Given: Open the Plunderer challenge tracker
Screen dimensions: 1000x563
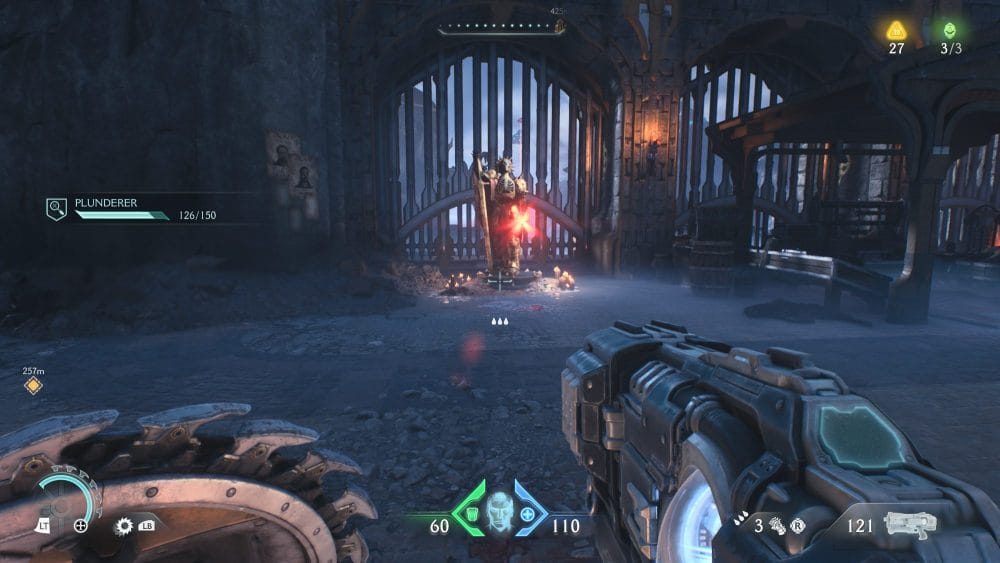Looking at the screenshot, I should click(x=56, y=209).
